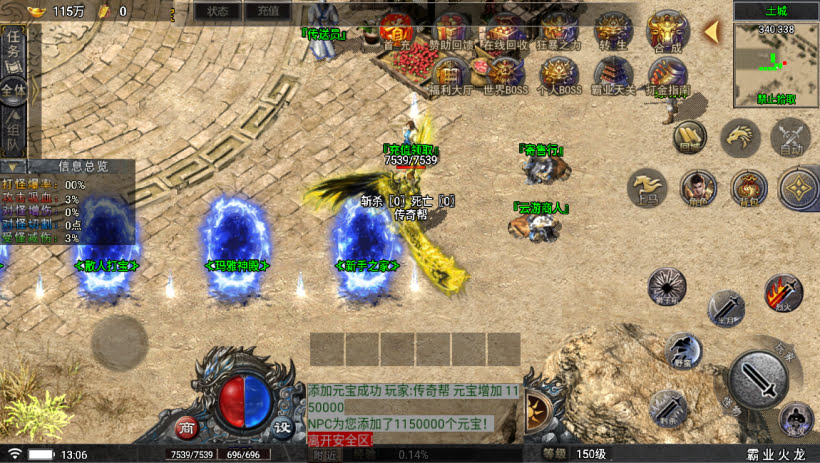
Task: Open the 背包 bag
Action: (748, 187)
